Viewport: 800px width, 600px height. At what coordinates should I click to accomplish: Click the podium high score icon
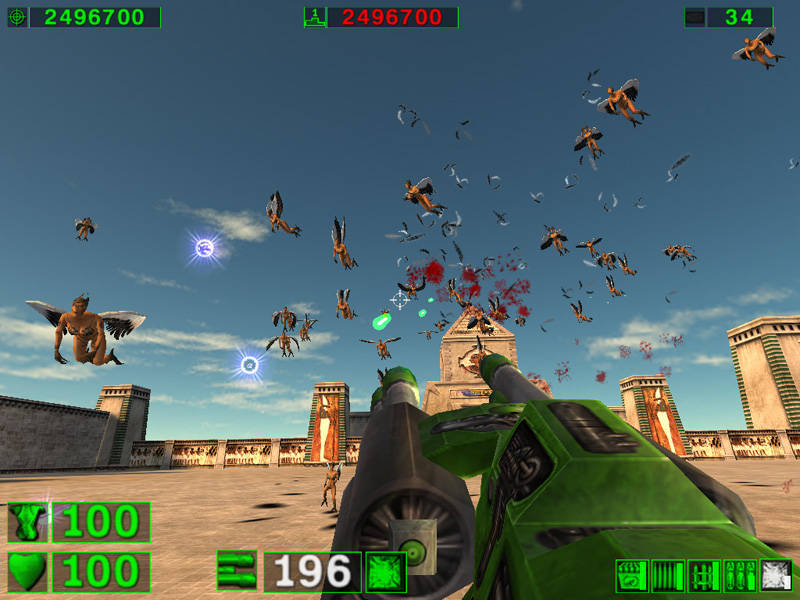coord(314,17)
